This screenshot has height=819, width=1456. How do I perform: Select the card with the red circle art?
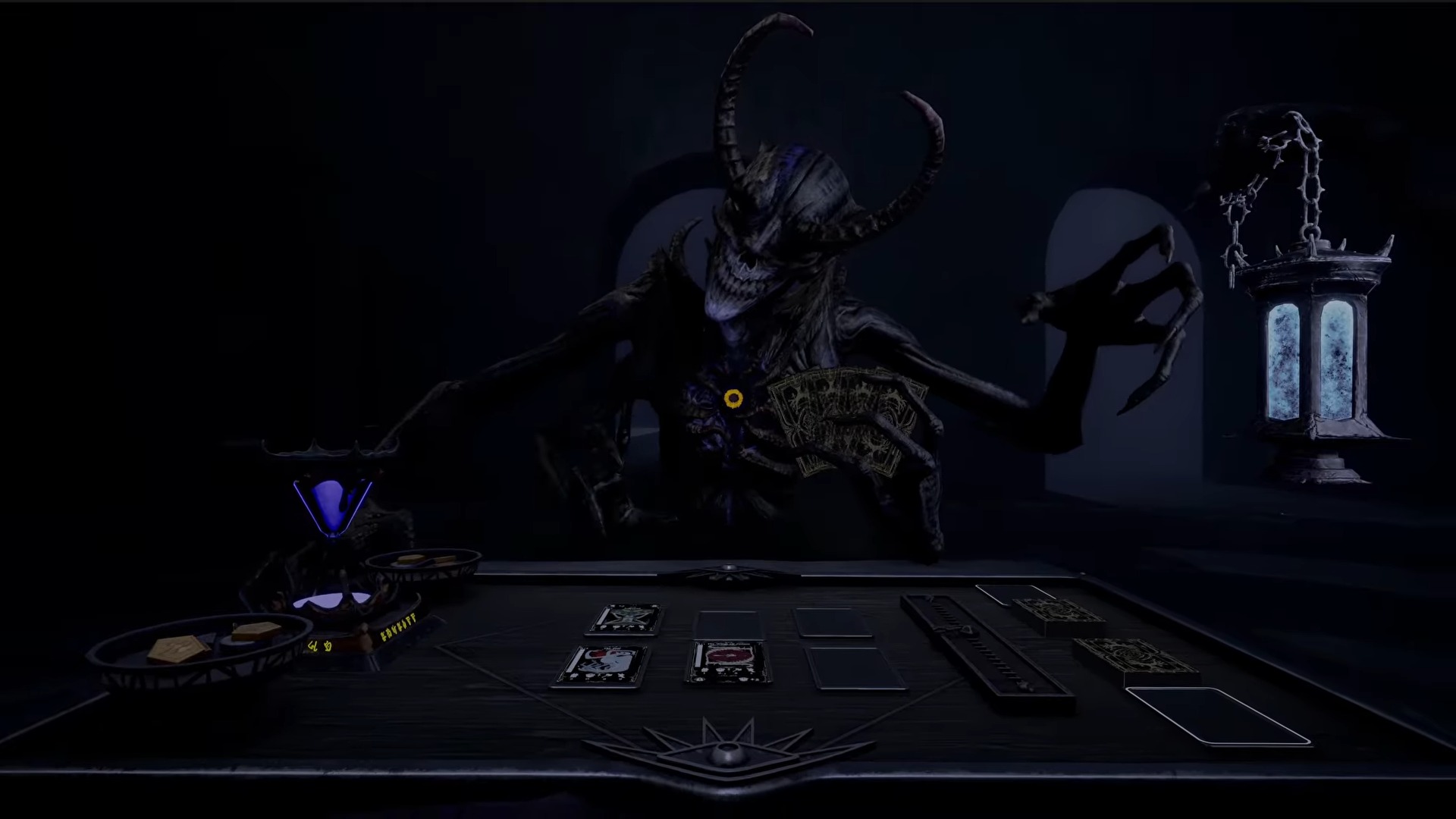[728, 662]
